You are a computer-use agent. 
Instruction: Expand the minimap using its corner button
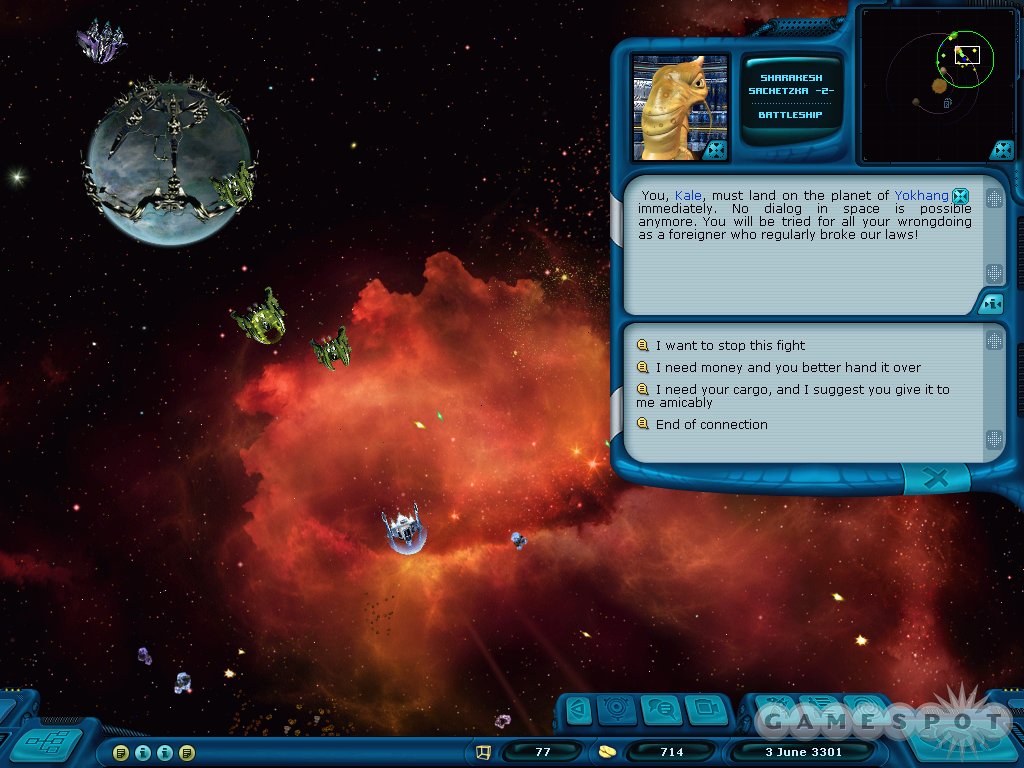(1001, 150)
